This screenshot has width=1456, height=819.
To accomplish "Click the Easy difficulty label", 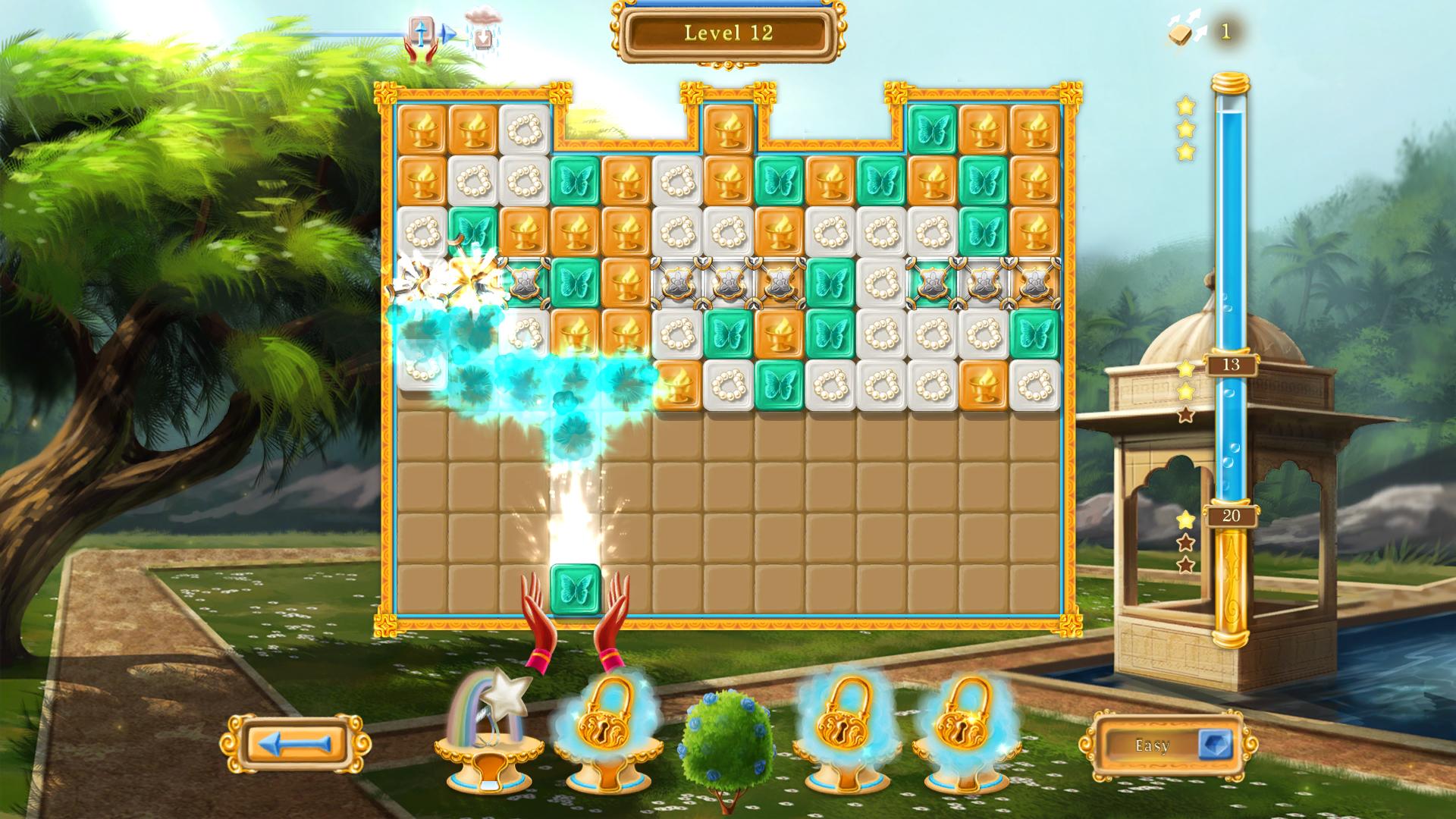I will coord(1150,745).
